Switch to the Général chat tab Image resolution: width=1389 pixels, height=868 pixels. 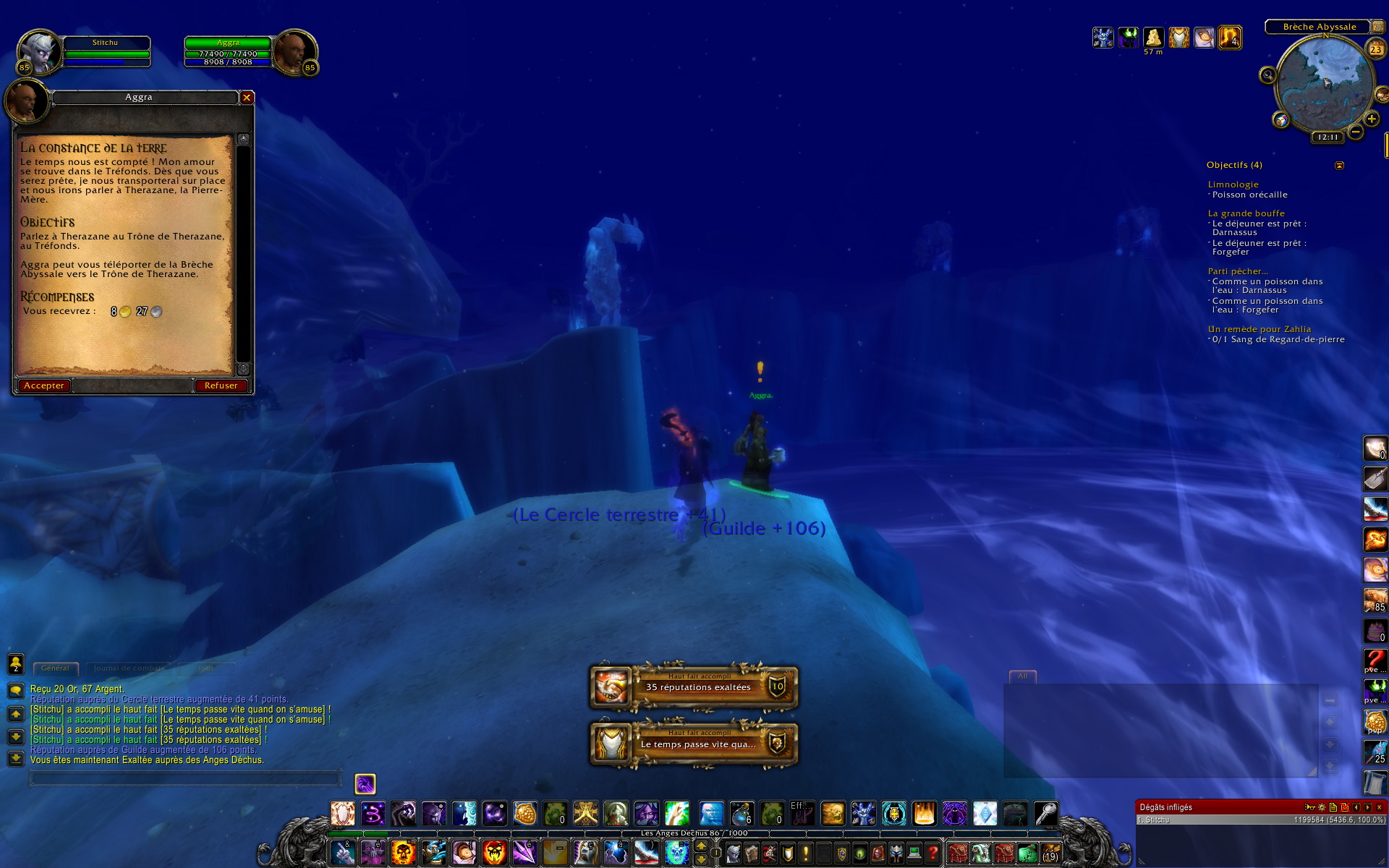point(55,668)
